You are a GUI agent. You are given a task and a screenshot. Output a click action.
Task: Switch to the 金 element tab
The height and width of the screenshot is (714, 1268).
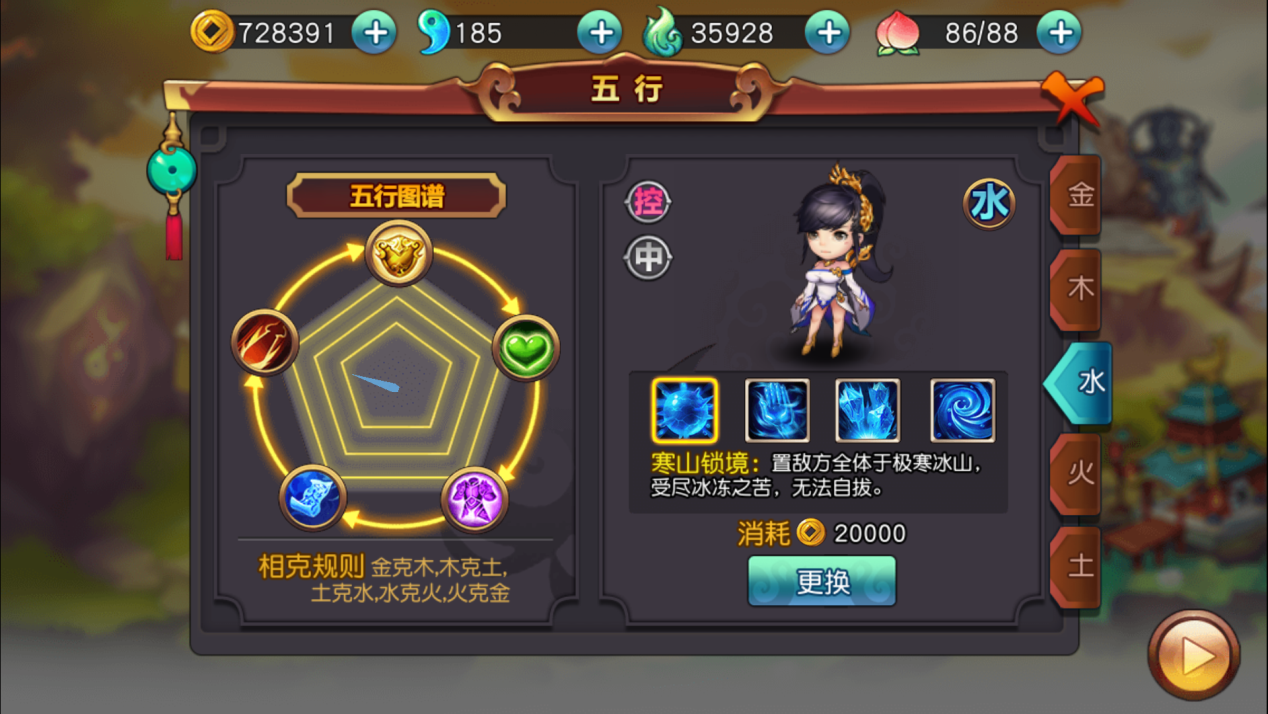click(x=1078, y=195)
